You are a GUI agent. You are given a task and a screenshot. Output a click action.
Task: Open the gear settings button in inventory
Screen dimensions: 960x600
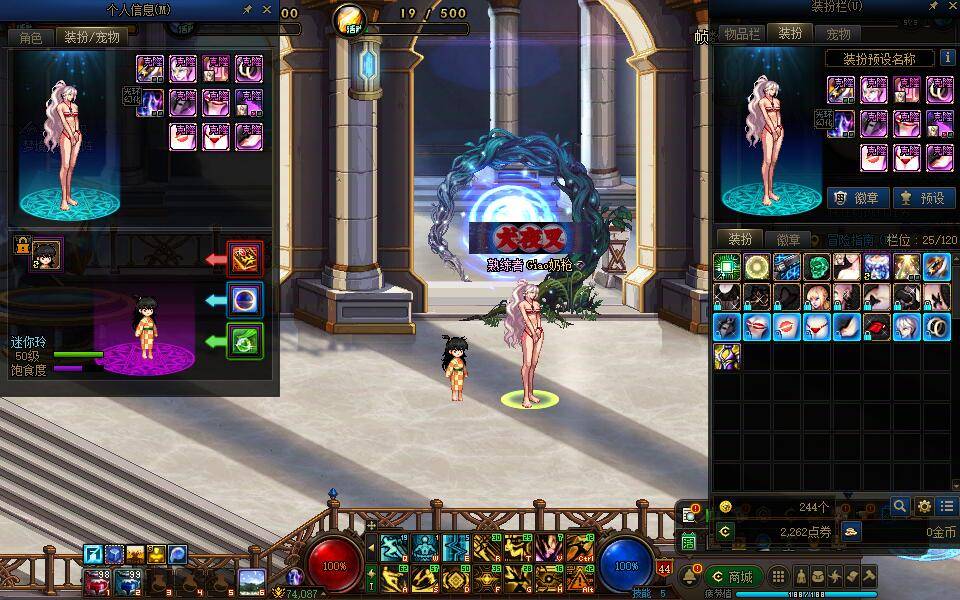pos(924,507)
